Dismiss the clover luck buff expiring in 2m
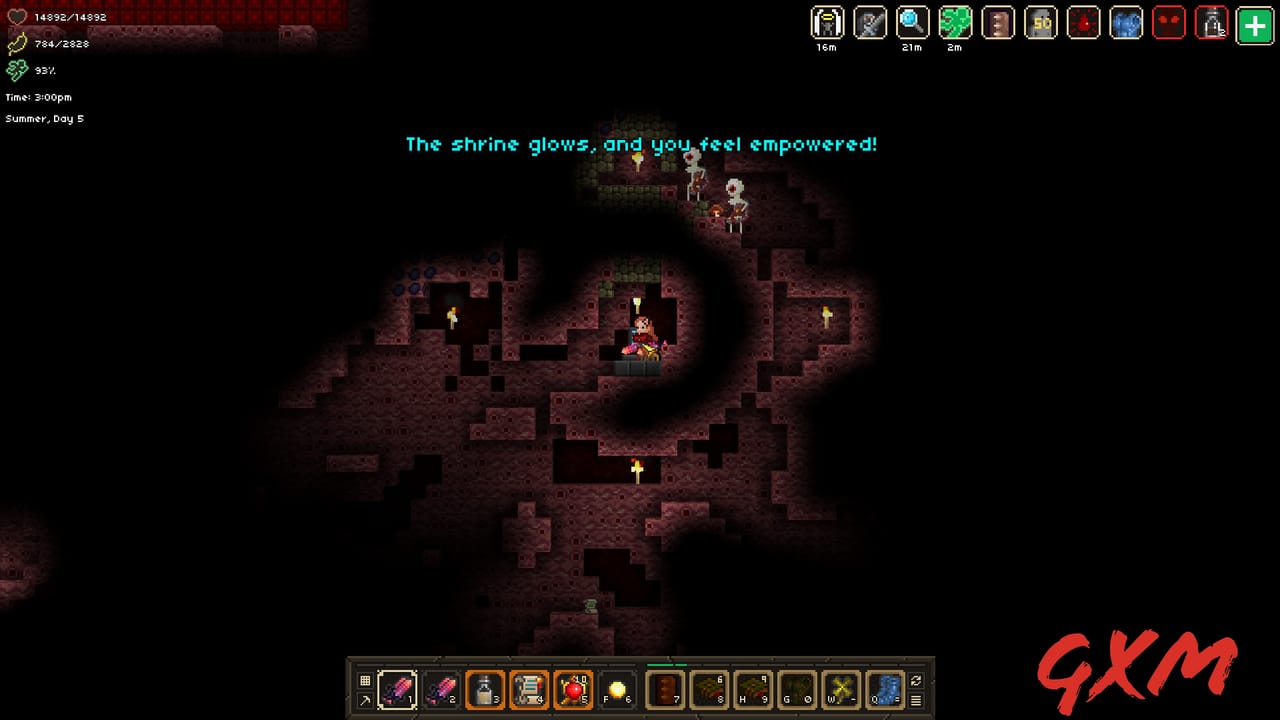This screenshot has height=720, width=1280. (x=954, y=25)
